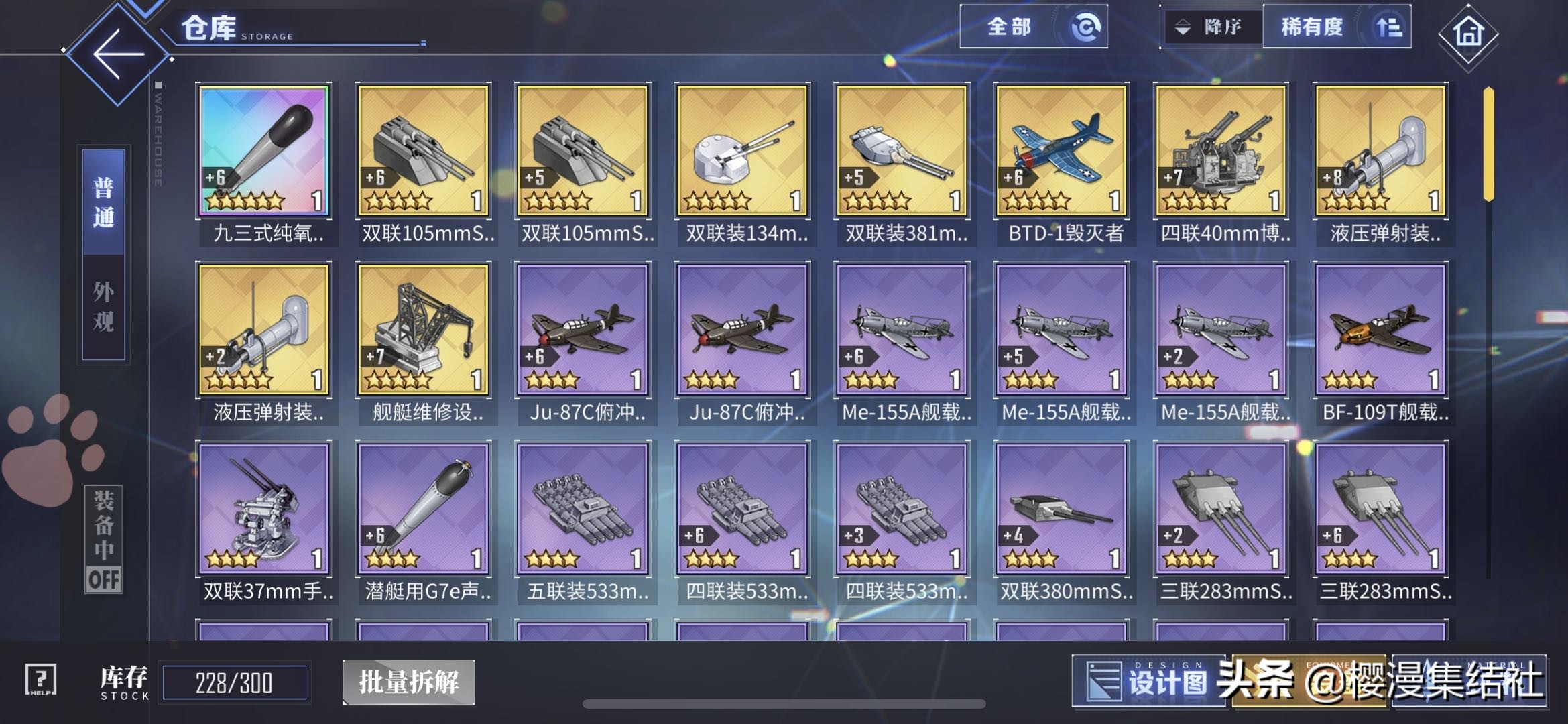This screenshot has width=1568, height=724.
Task: Choose the BF-109T carrier fighter
Action: tap(1381, 329)
